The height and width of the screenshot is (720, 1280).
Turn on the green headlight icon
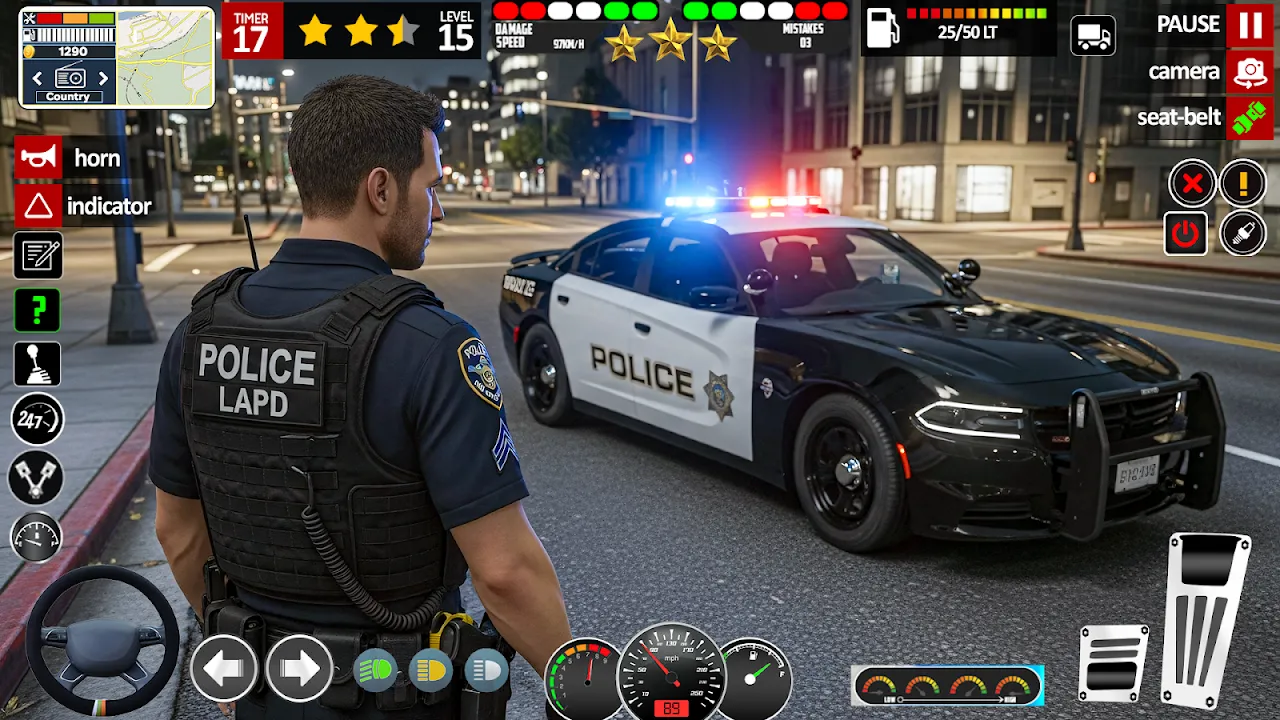pyautogui.click(x=376, y=669)
